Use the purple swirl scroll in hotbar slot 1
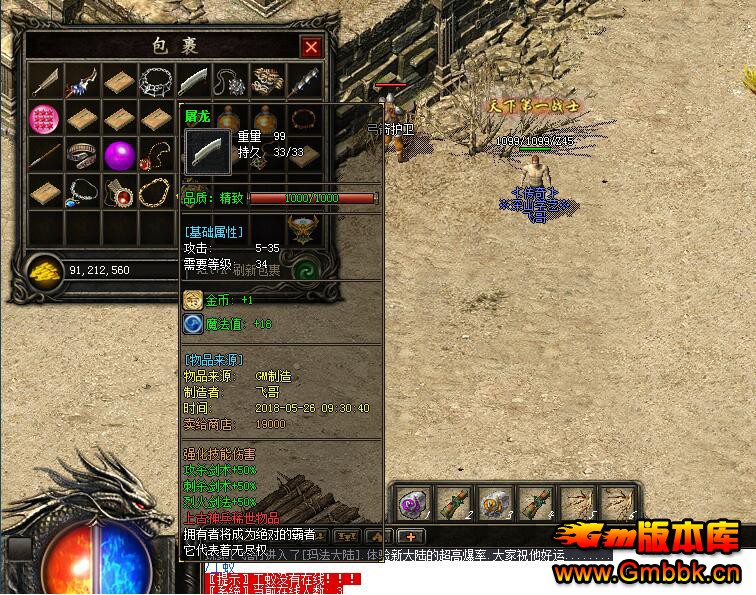 coord(416,503)
